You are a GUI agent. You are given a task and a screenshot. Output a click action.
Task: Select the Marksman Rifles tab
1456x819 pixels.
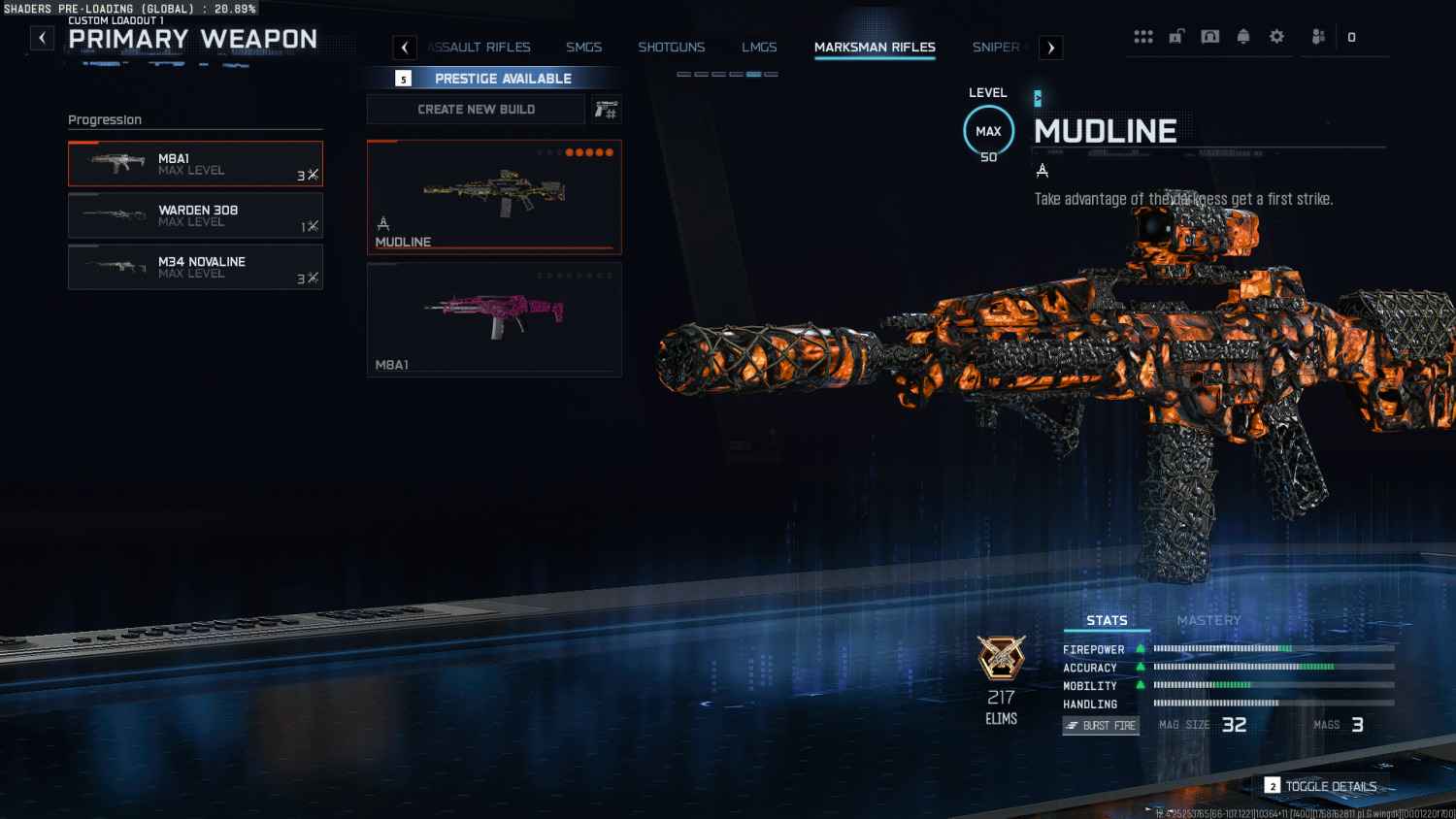click(x=875, y=47)
